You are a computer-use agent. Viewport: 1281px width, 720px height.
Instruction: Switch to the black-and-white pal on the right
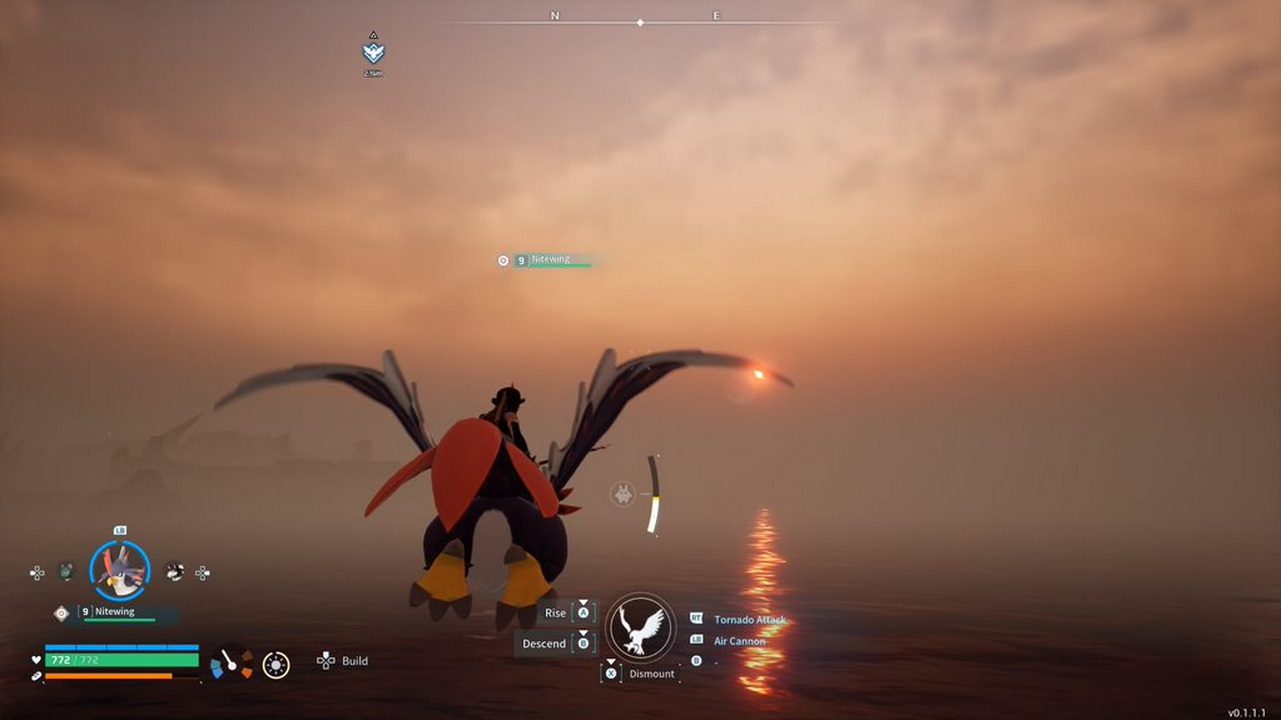point(174,571)
